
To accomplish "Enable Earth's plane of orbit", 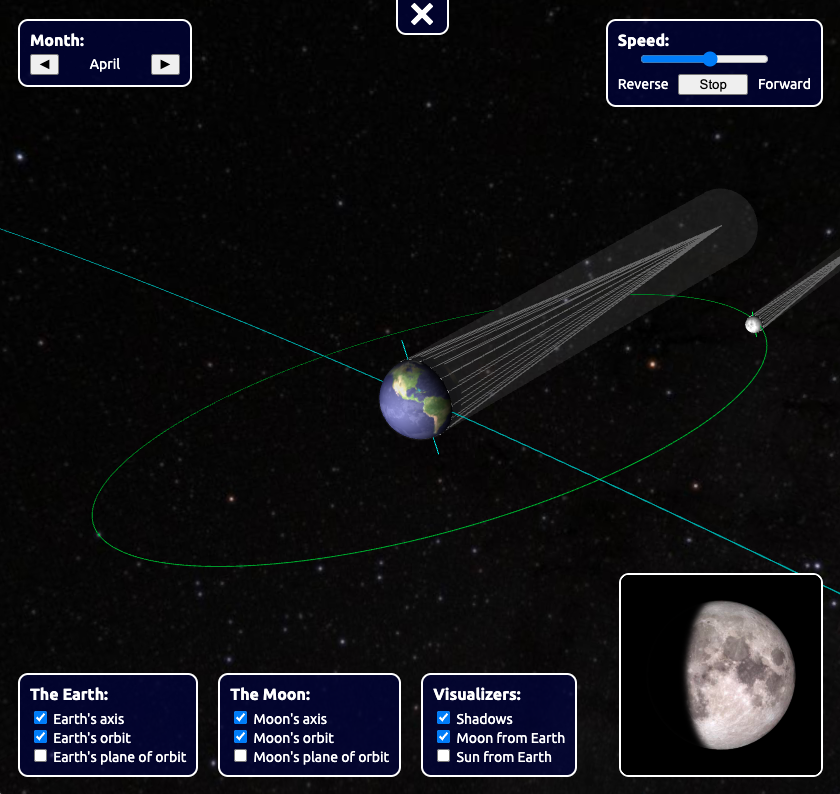I will pos(41,756).
